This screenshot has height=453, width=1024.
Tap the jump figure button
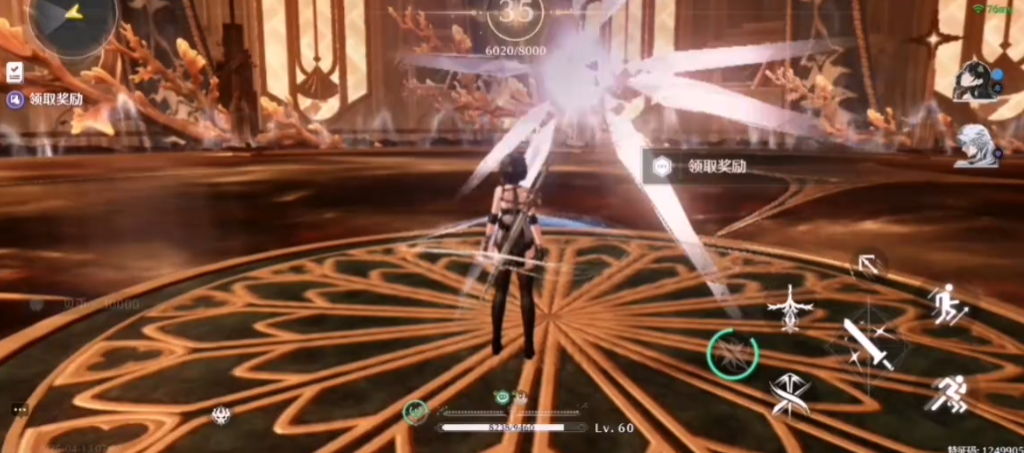tap(945, 304)
